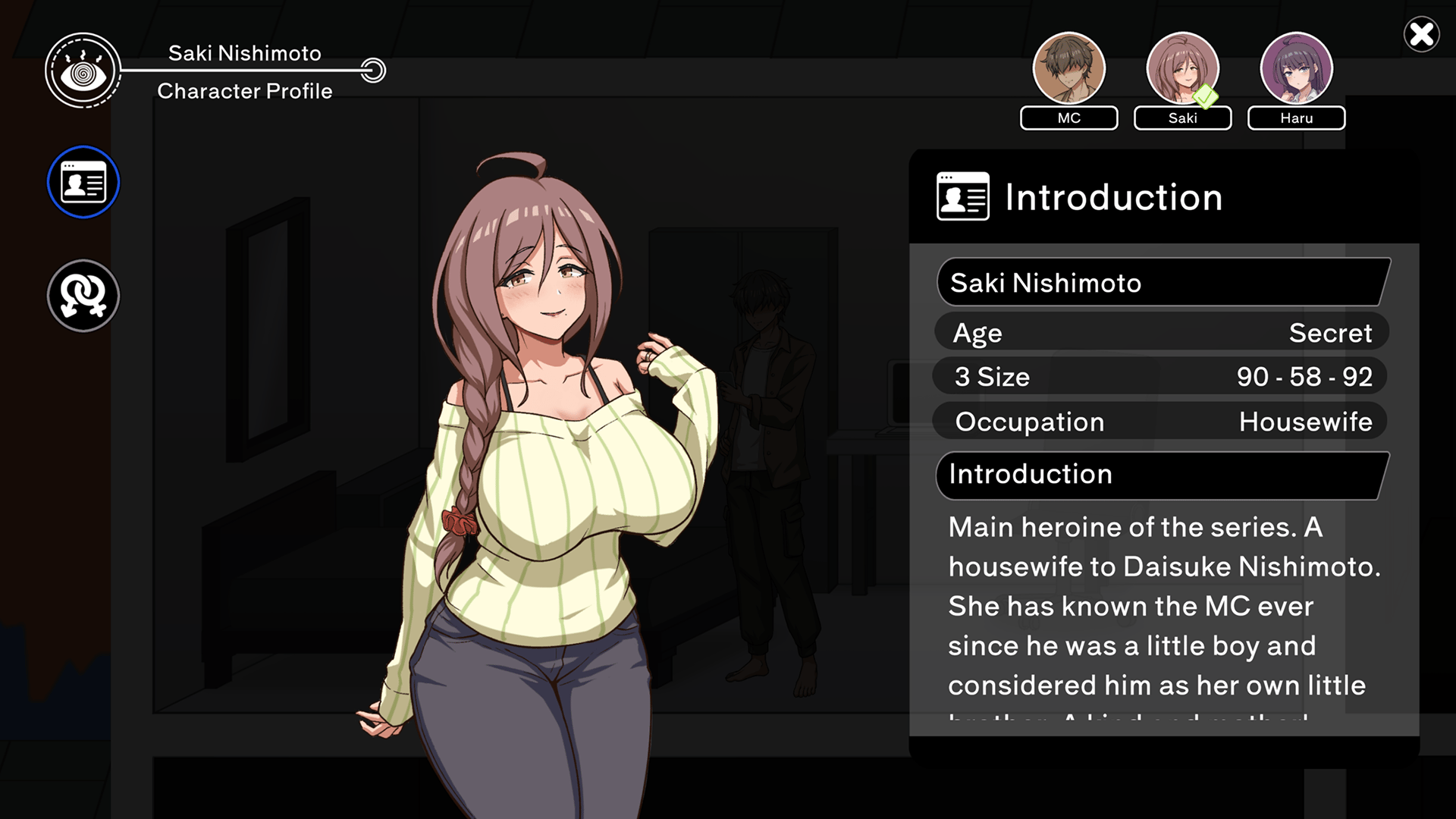Open the gender symbols tab
This screenshot has width=1456, height=819.
83,296
